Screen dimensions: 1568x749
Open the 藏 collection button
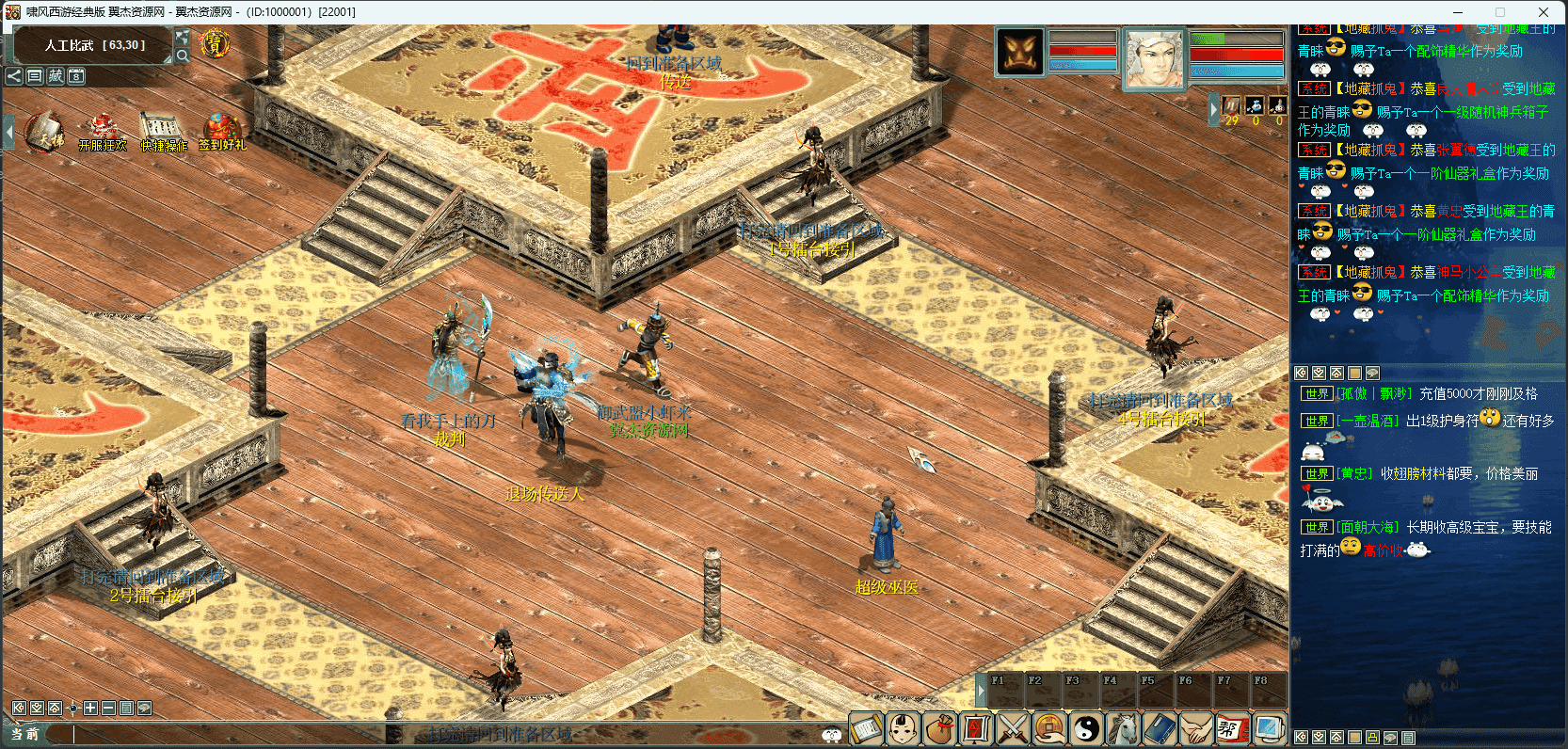[56, 76]
